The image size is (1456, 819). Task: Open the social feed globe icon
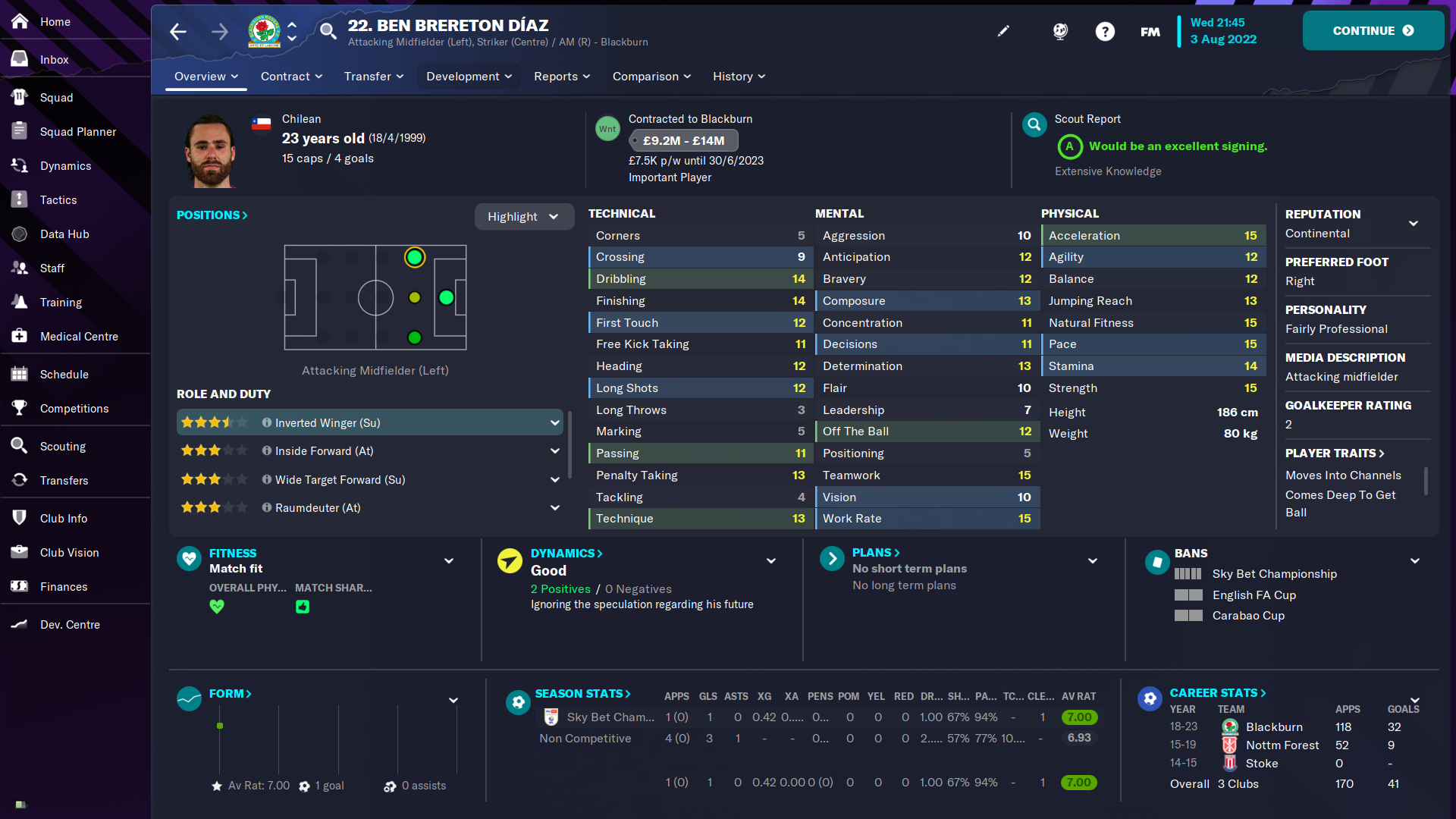(x=1059, y=31)
